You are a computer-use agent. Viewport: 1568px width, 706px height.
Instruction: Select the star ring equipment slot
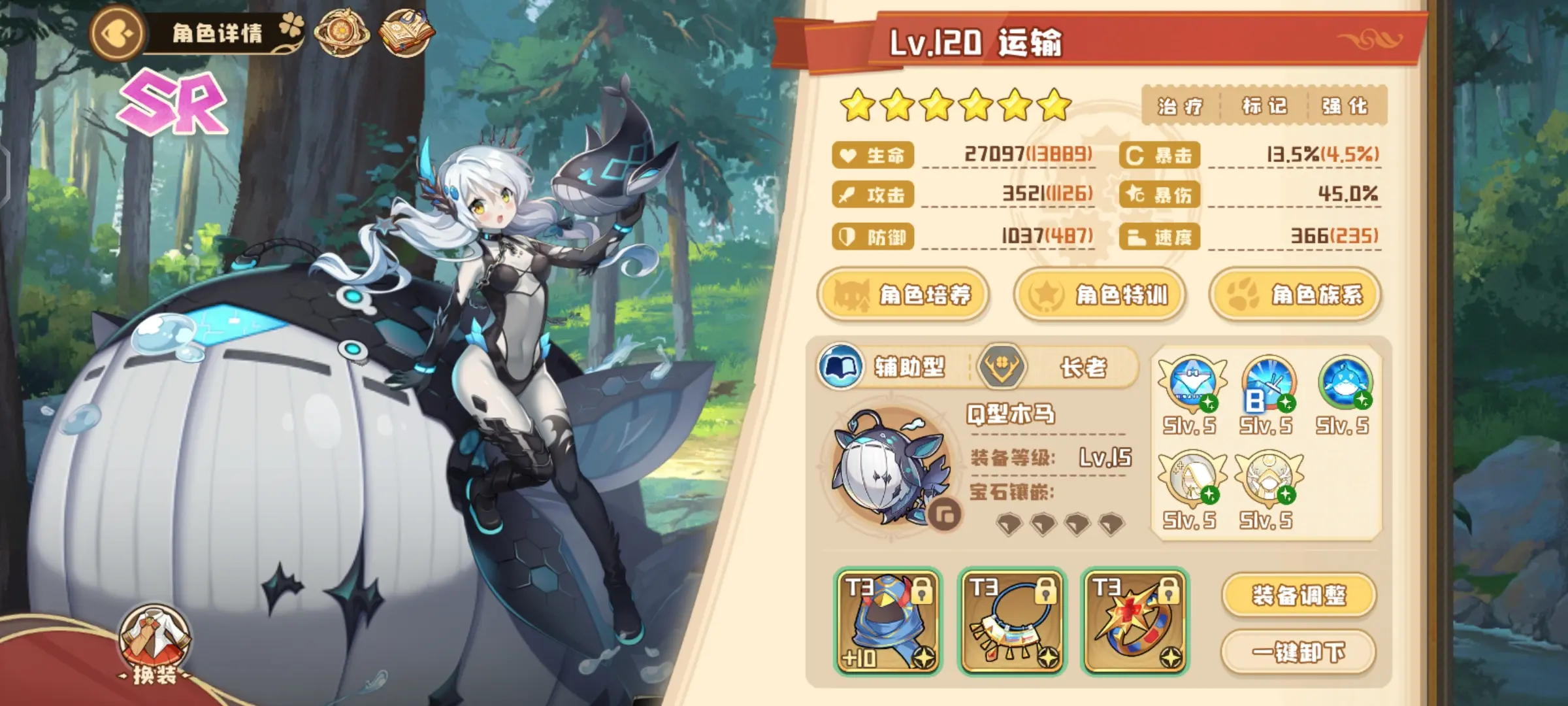(1135, 621)
